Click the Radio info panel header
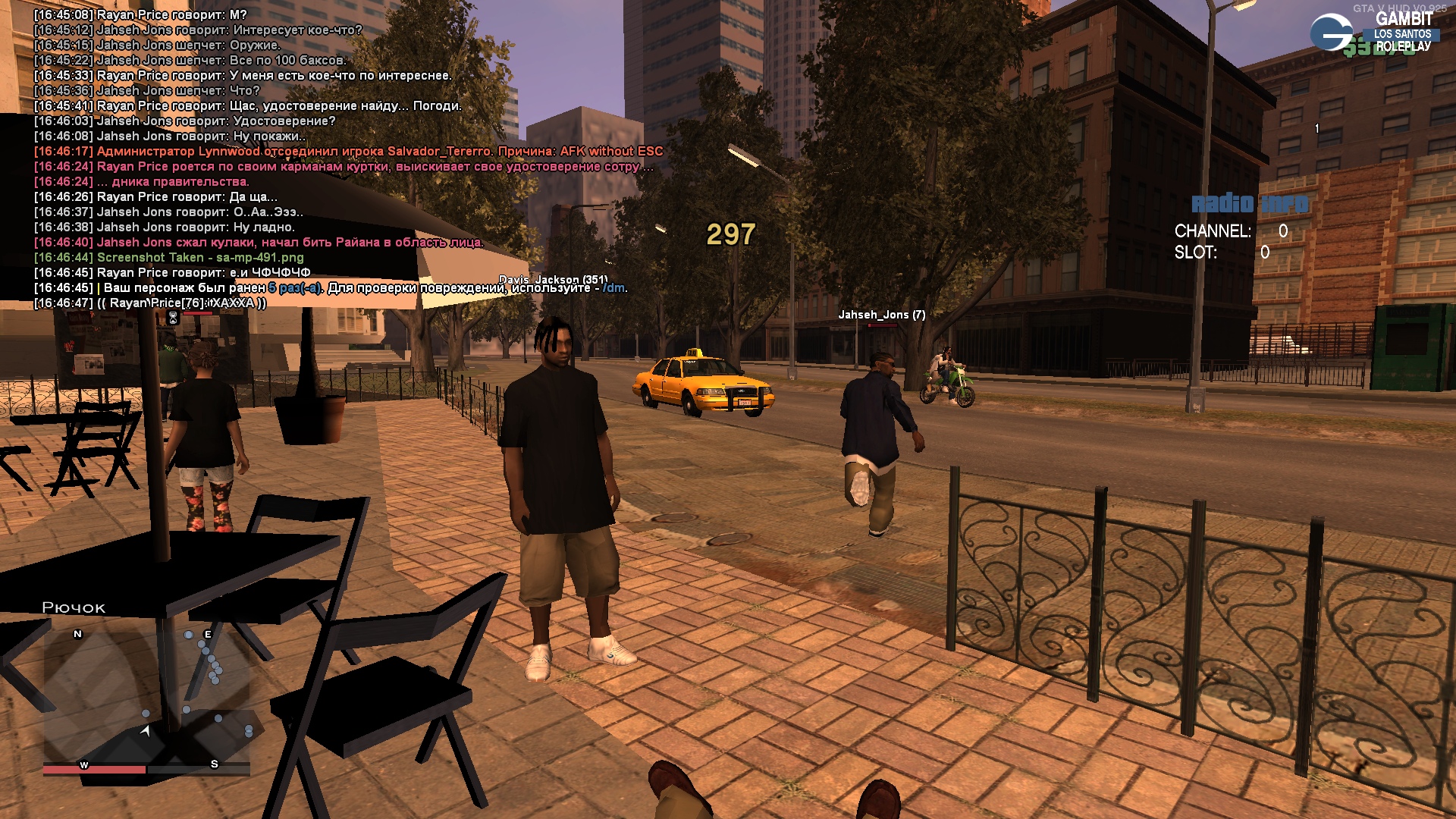This screenshot has width=1456, height=819. click(1249, 203)
